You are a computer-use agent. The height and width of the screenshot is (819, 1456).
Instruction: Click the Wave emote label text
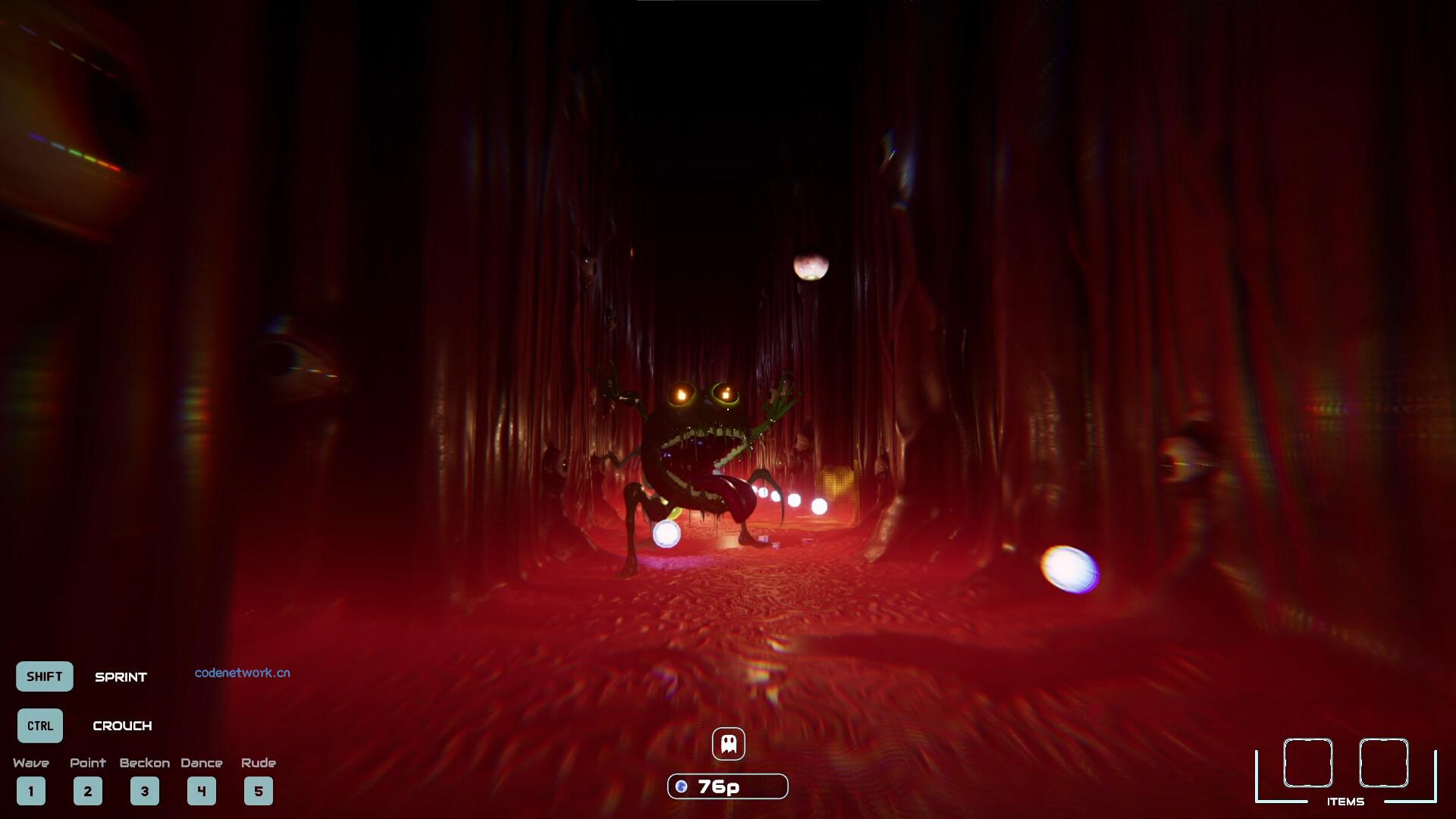pyautogui.click(x=32, y=764)
